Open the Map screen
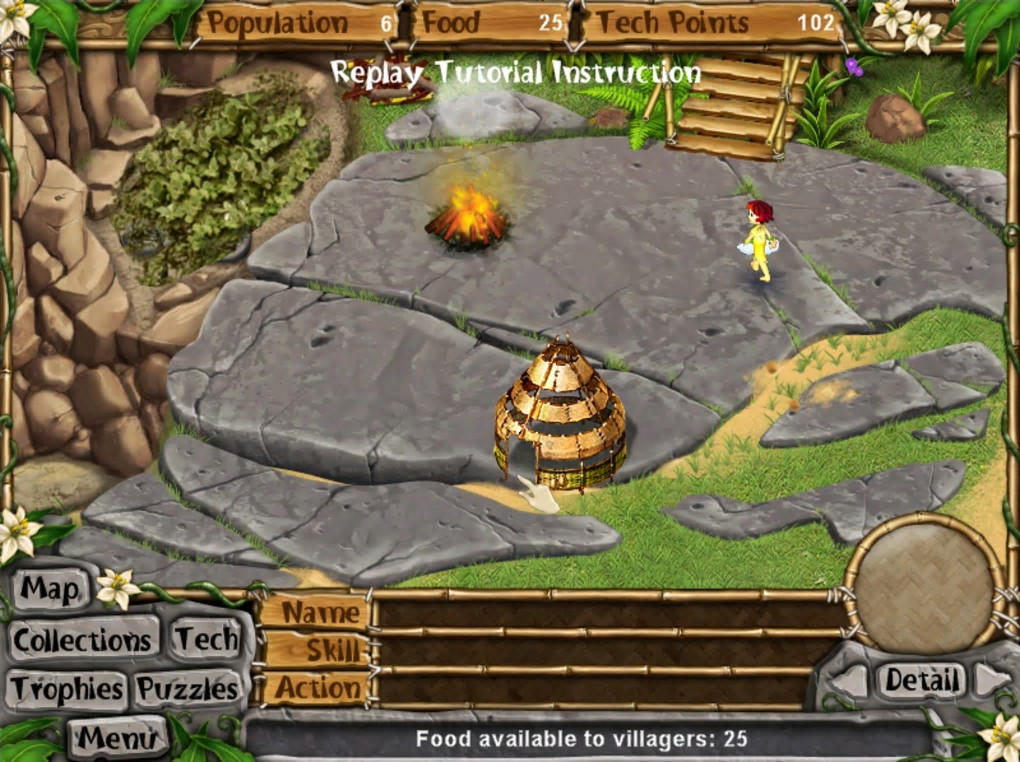Viewport: 1020px width, 762px height. 50,589
